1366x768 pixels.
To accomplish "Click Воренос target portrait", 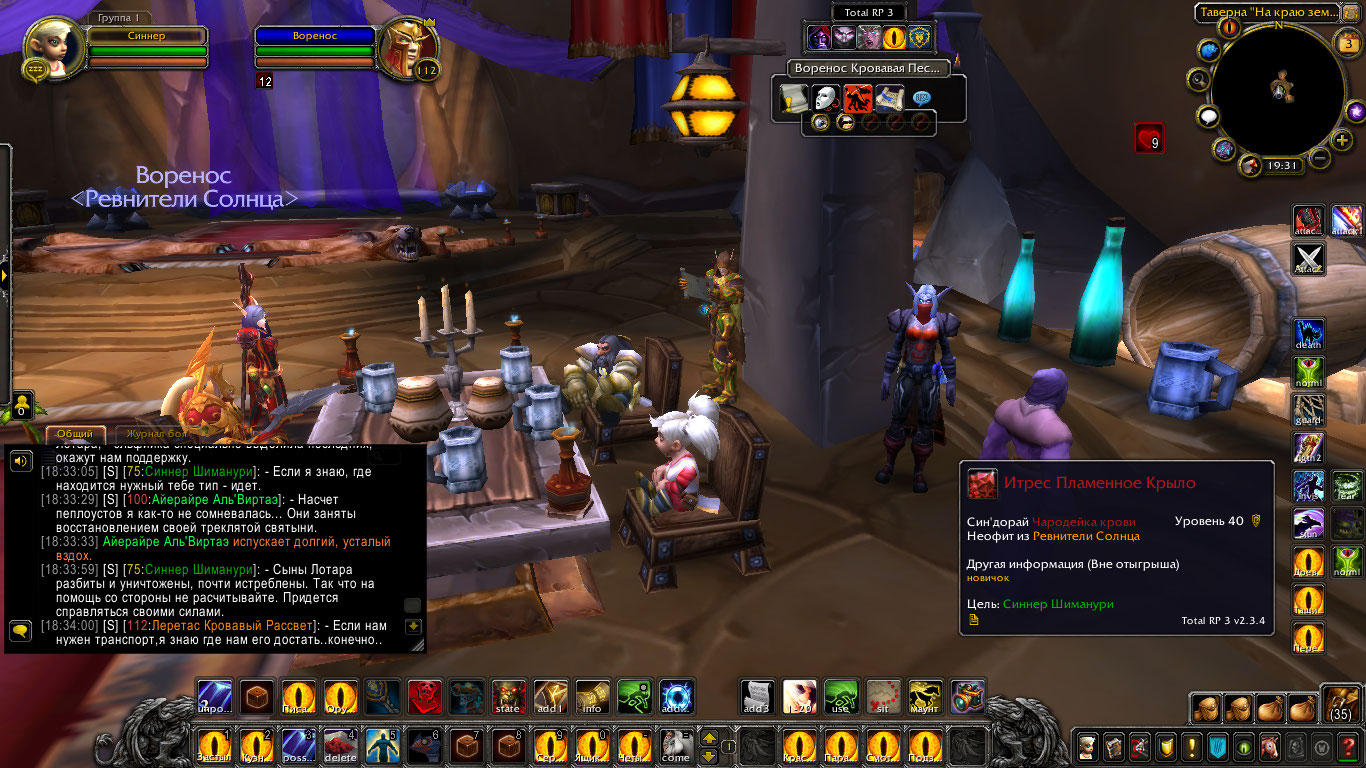I will pyautogui.click(x=408, y=51).
